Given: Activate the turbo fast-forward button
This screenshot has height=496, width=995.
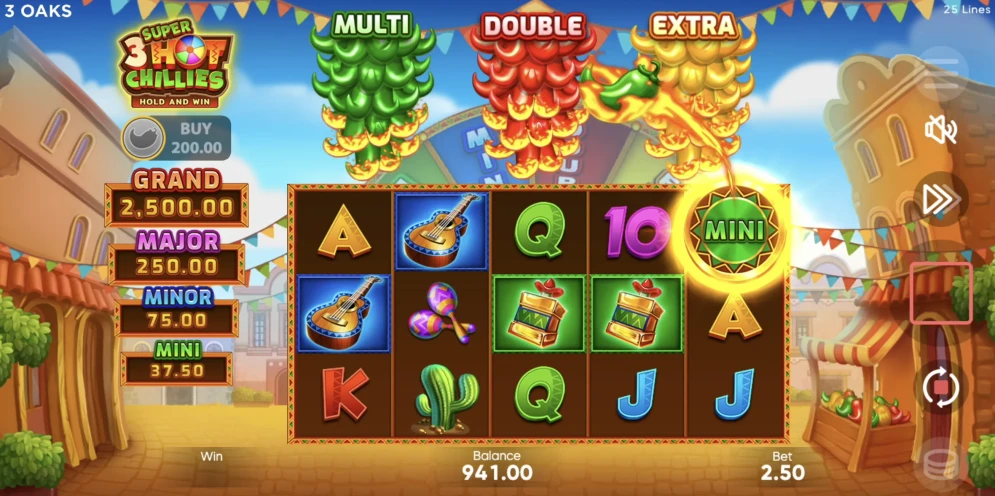Looking at the screenshot, I should point(940,199).
